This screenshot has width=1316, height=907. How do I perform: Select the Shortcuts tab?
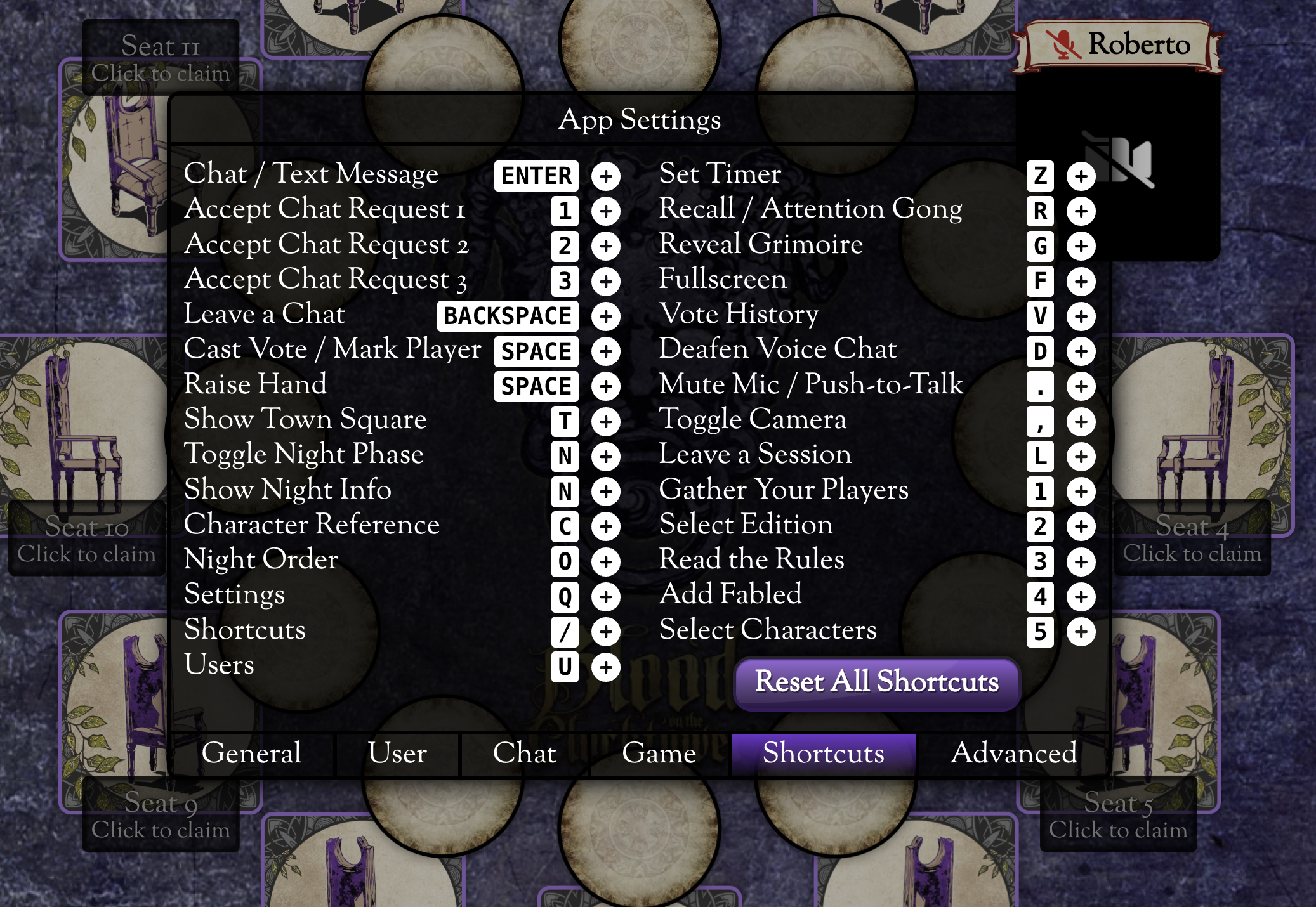point(823,754)
